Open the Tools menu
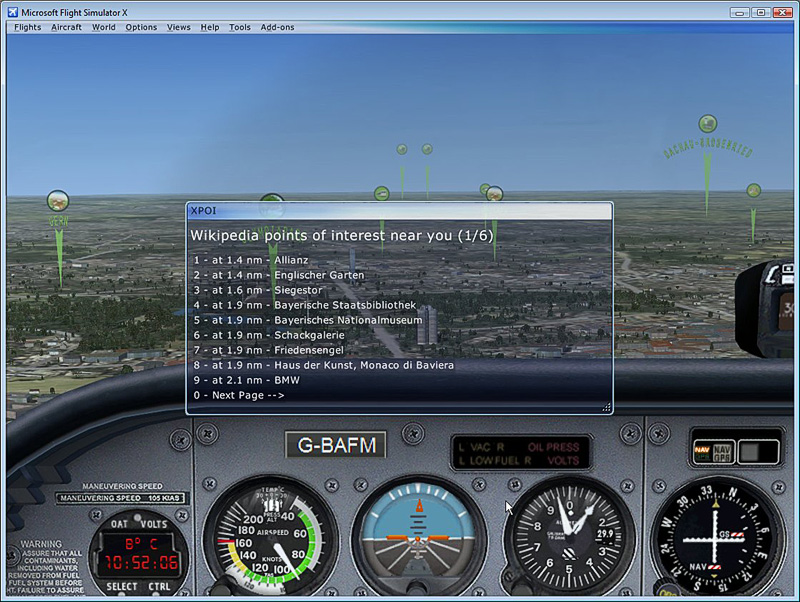Viewport: 800px width, 602px height. coord(240,27)
